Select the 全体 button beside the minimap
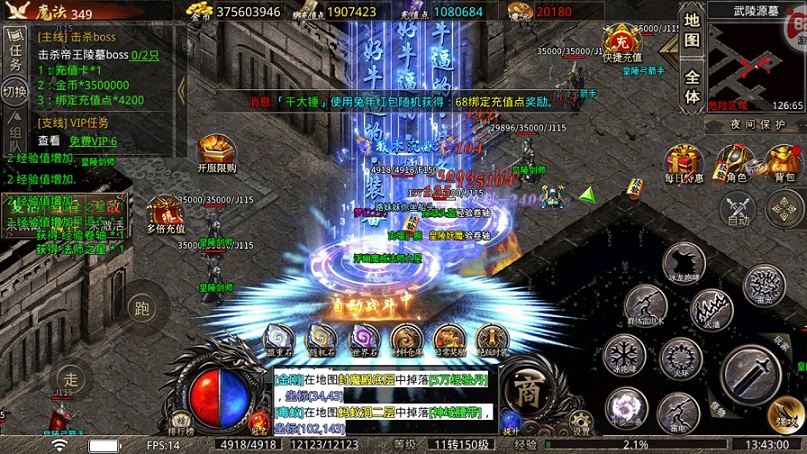 point(692,86)
